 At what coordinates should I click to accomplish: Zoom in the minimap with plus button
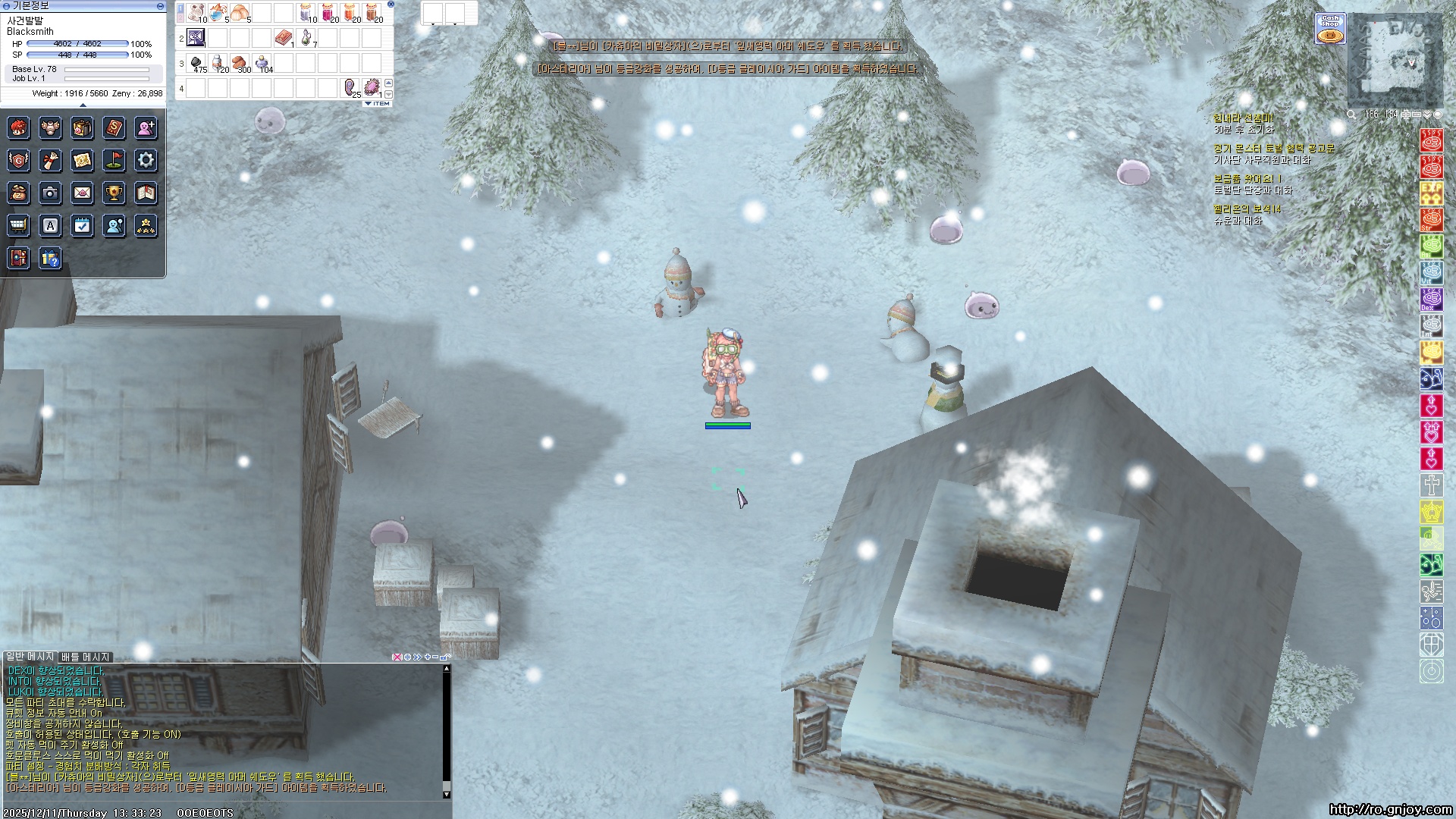coord(1406,115)
